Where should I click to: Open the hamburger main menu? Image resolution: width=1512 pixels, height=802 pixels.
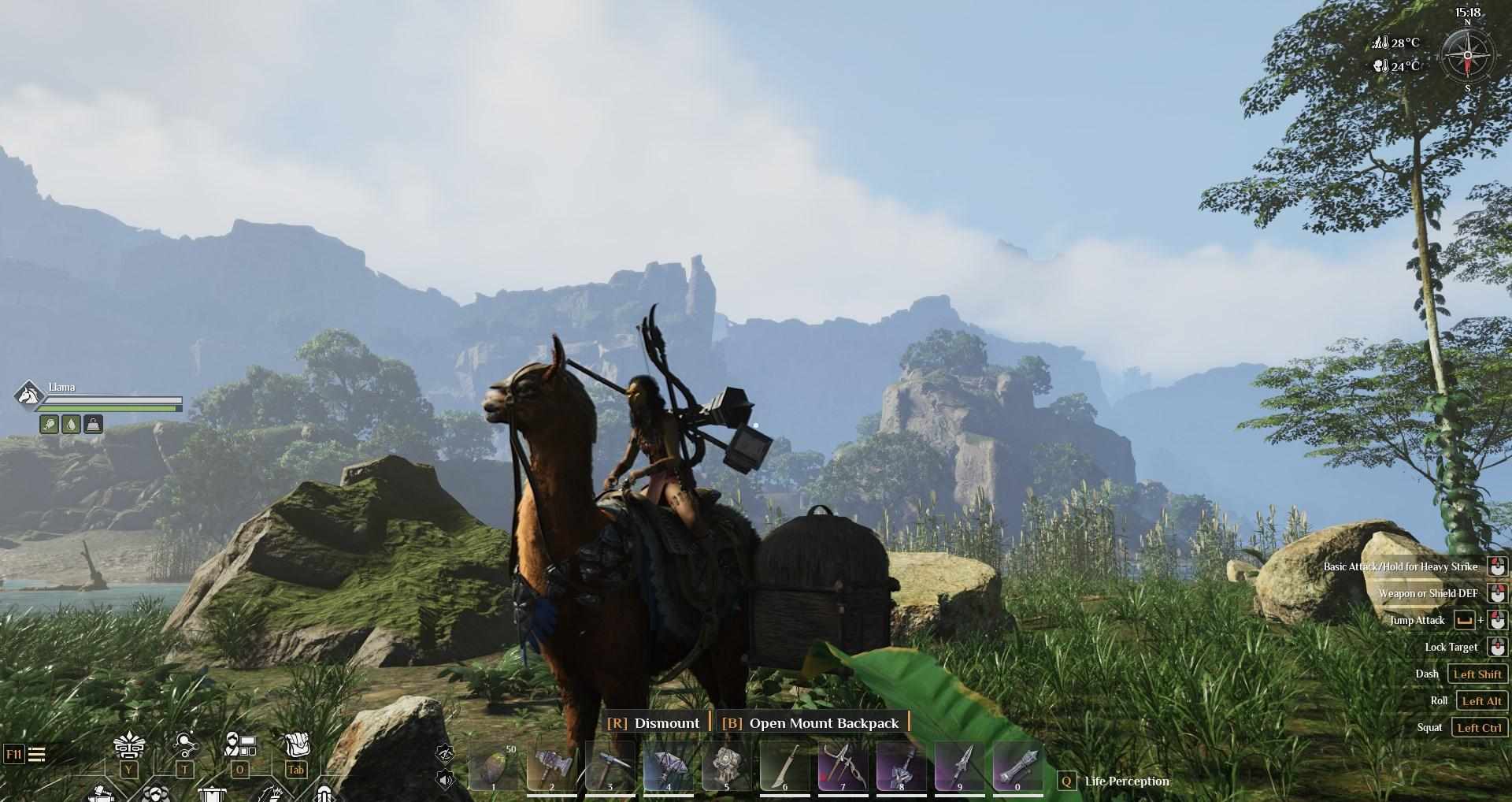(x=36, y=755)
